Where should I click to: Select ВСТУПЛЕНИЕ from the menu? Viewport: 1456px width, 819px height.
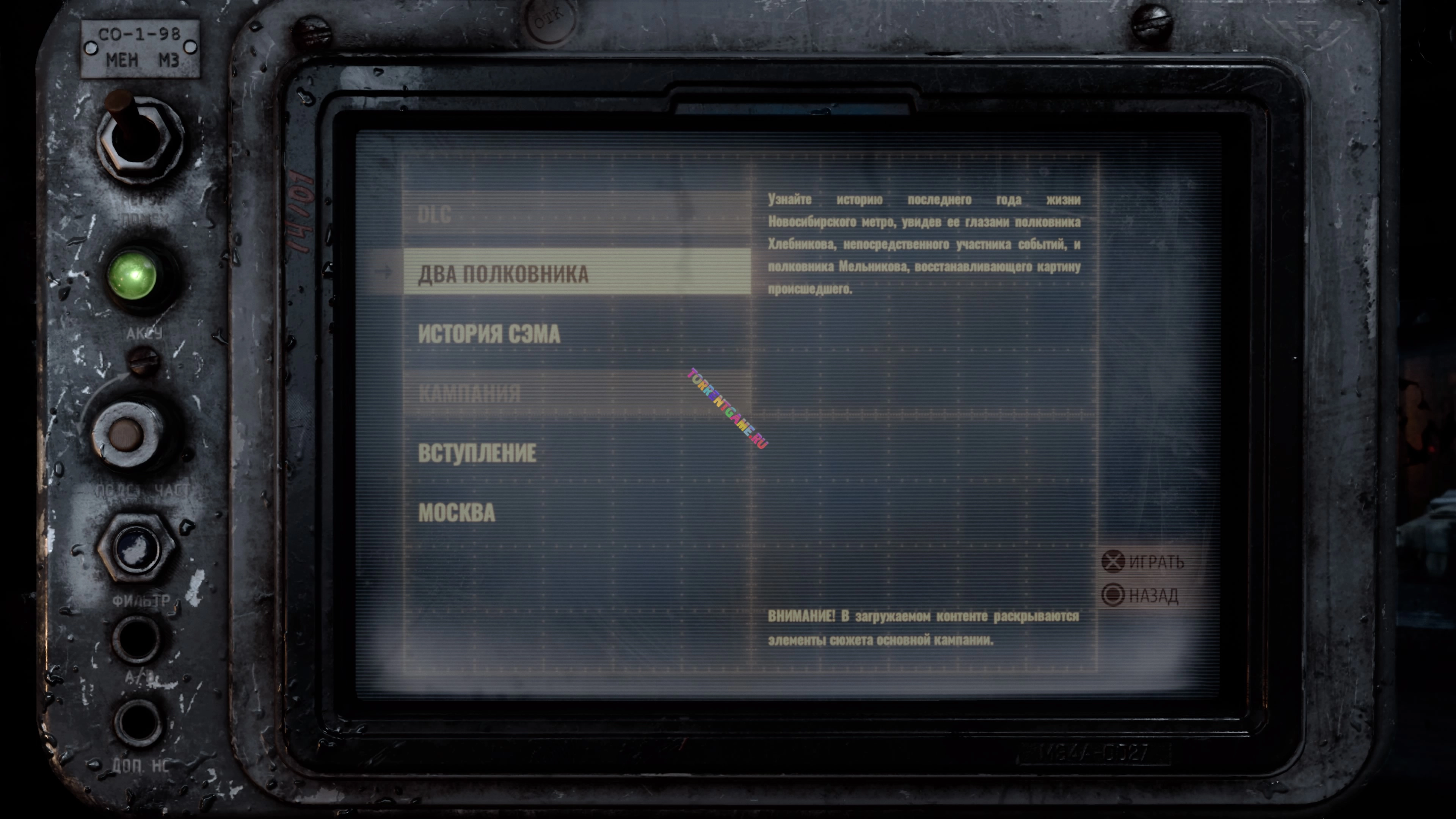pos(479,452)
